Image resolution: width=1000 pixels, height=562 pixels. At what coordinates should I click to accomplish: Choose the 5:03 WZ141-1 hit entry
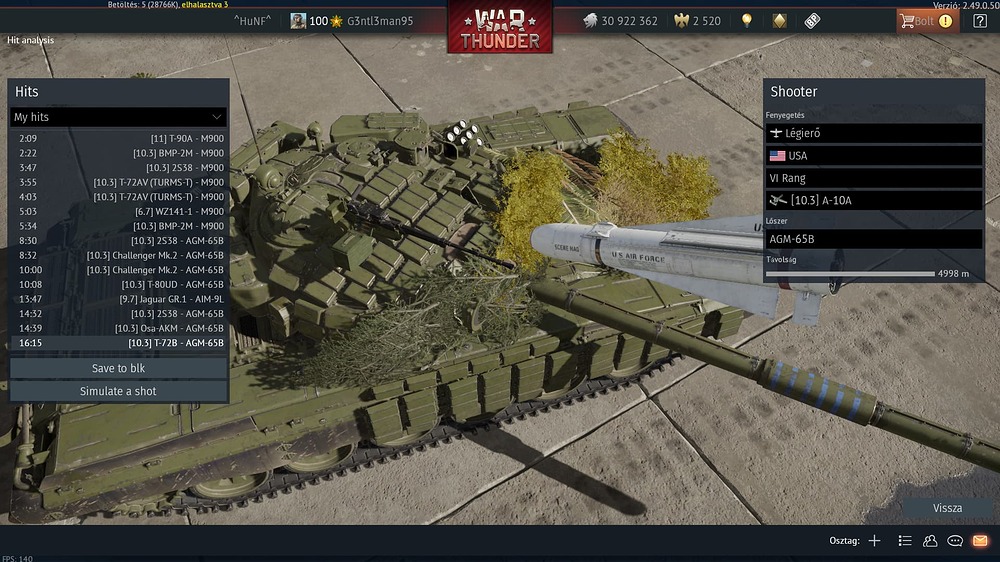(x=118, y=211)
